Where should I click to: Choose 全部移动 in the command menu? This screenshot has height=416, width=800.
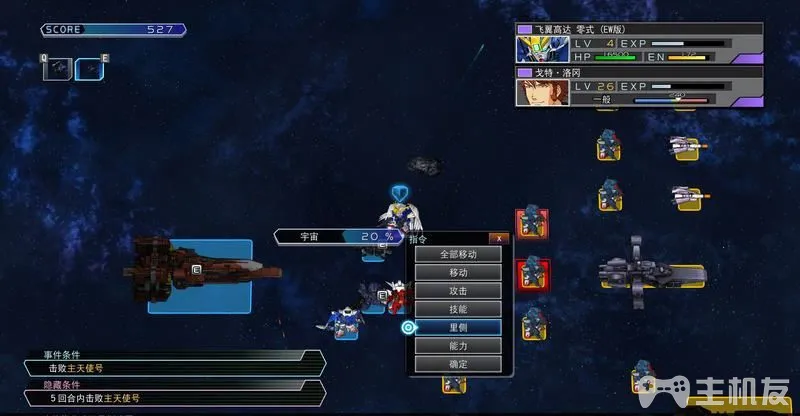458,254
